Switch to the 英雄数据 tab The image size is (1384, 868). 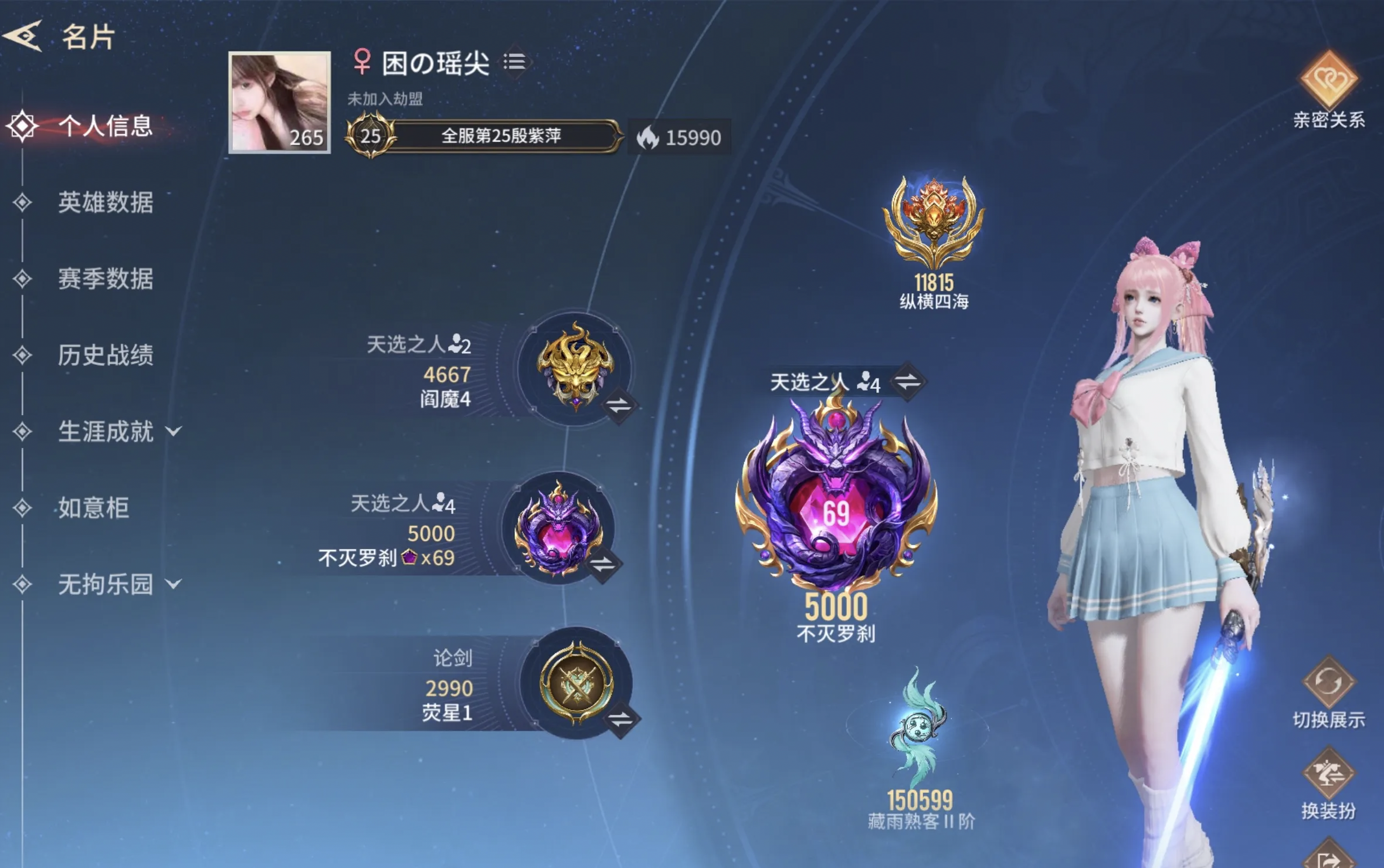(x=106, y=204)
